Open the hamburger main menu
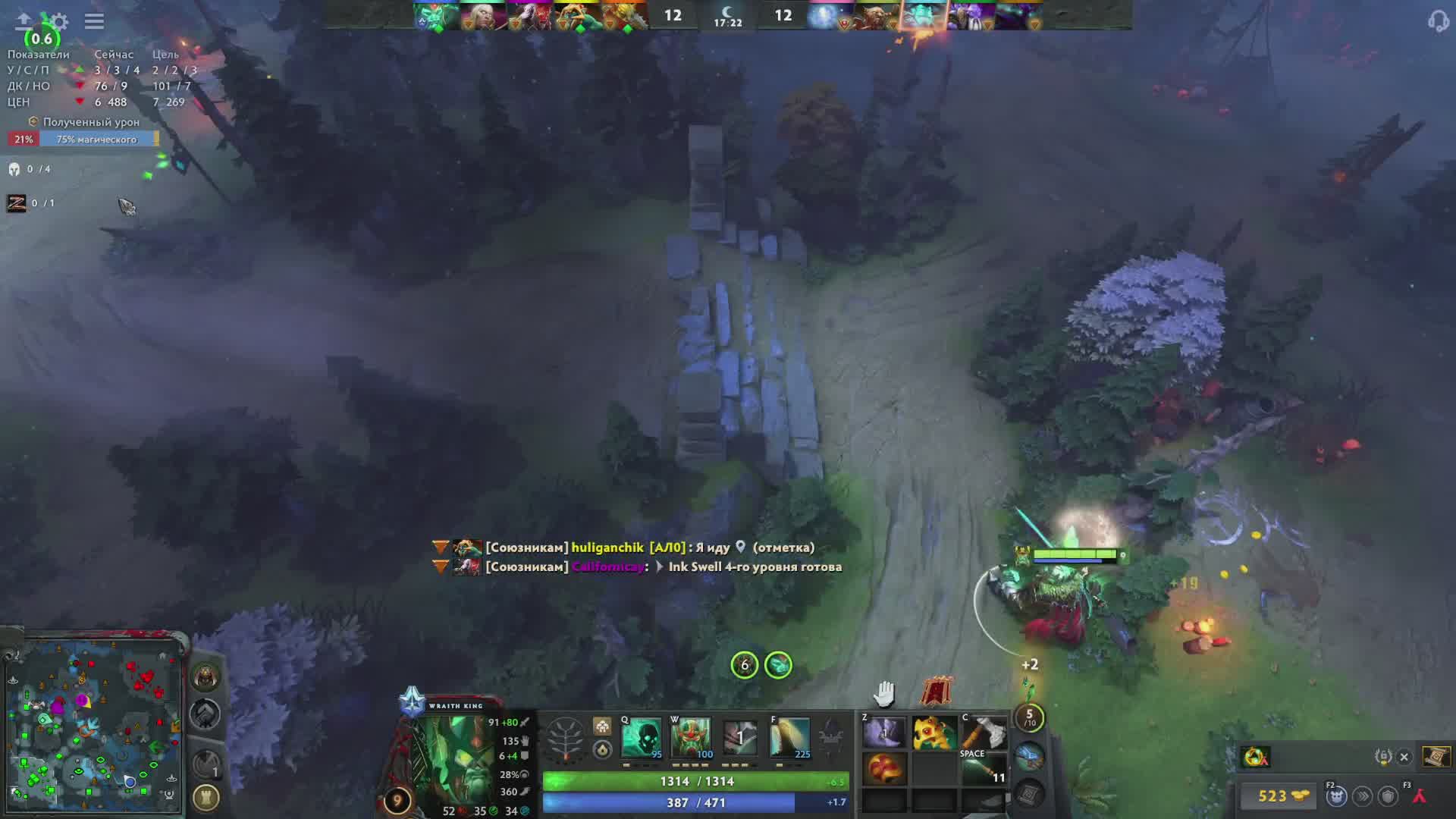 point(94,21)
